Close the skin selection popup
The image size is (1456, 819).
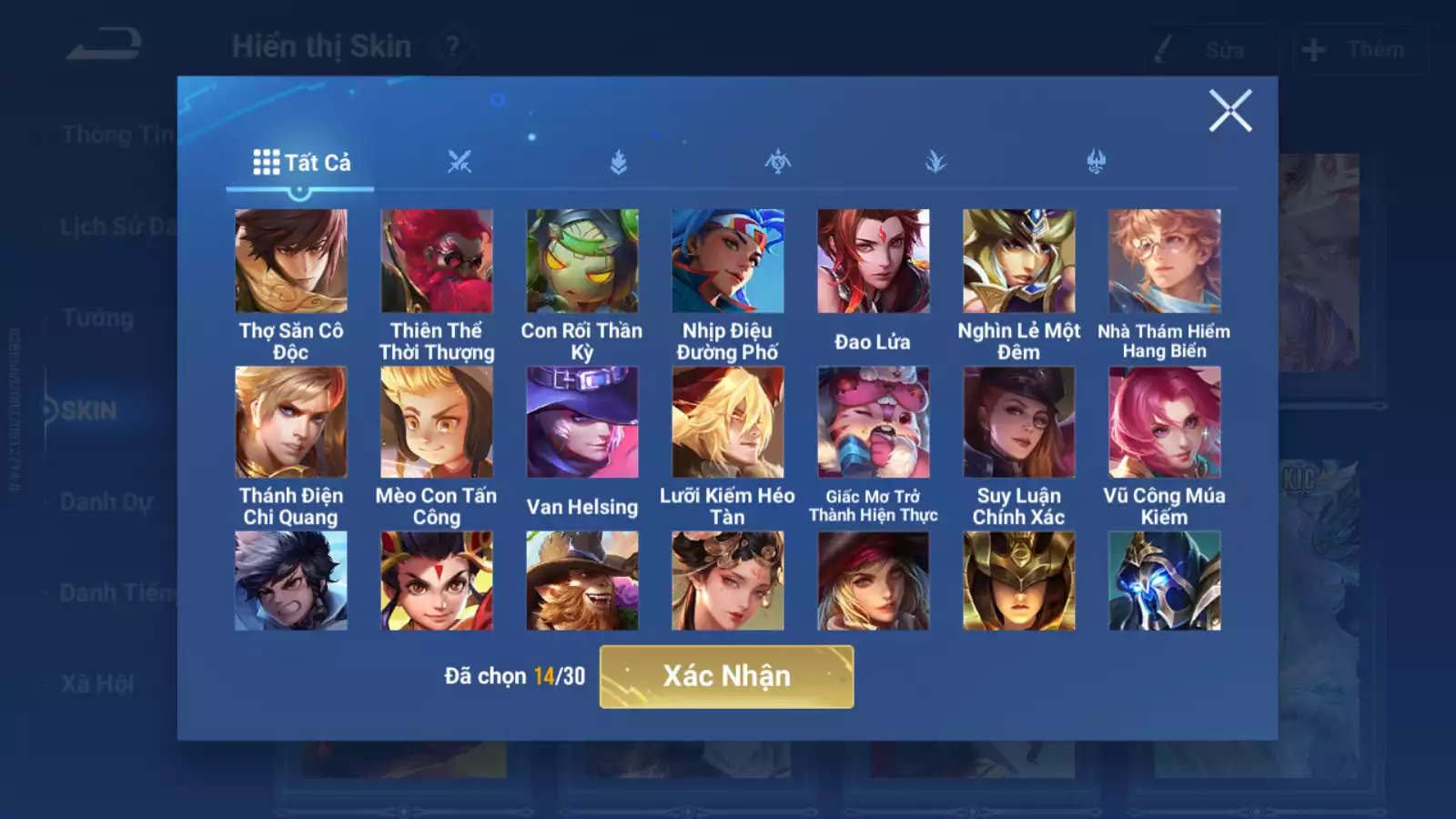pyautogui.click(x=1229, y=111)
